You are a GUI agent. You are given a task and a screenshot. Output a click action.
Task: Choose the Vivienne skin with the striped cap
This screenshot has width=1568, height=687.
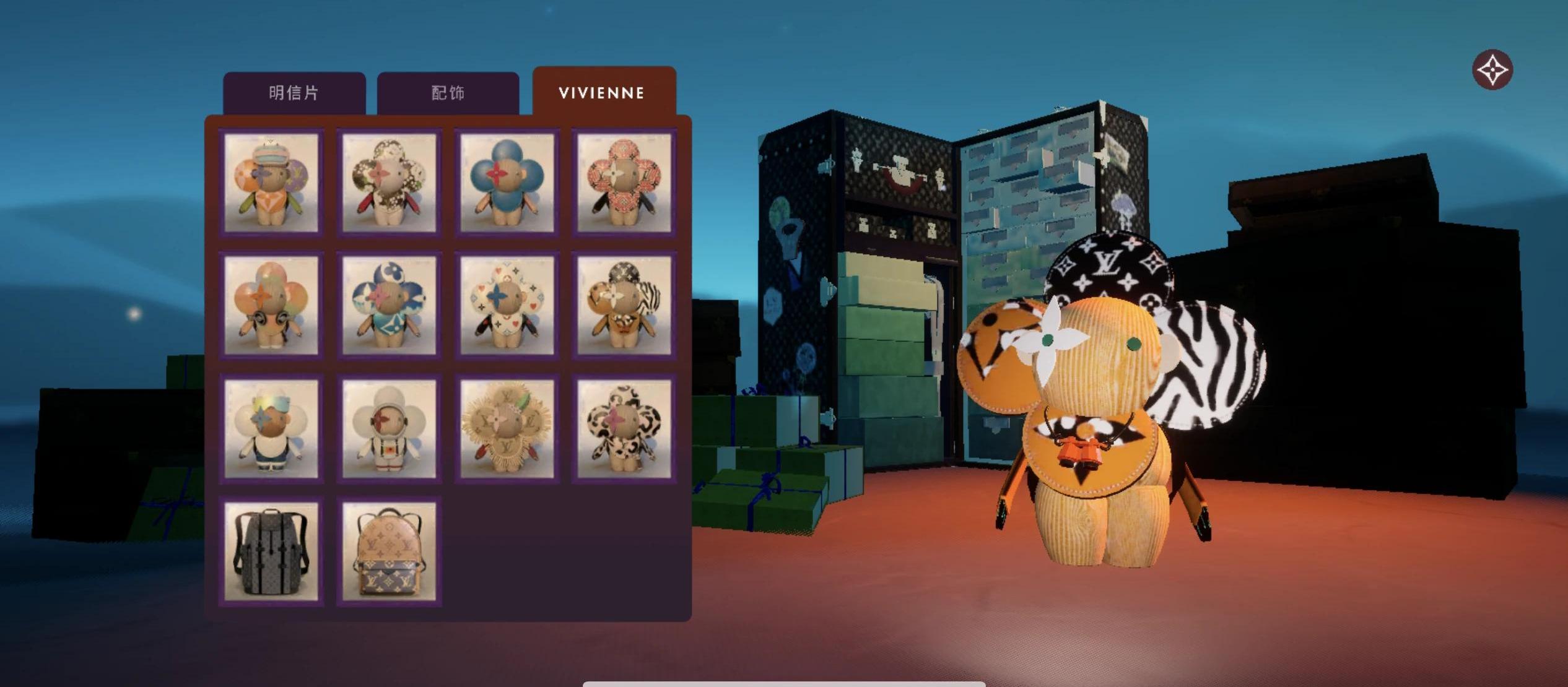(x=271, y=183)
